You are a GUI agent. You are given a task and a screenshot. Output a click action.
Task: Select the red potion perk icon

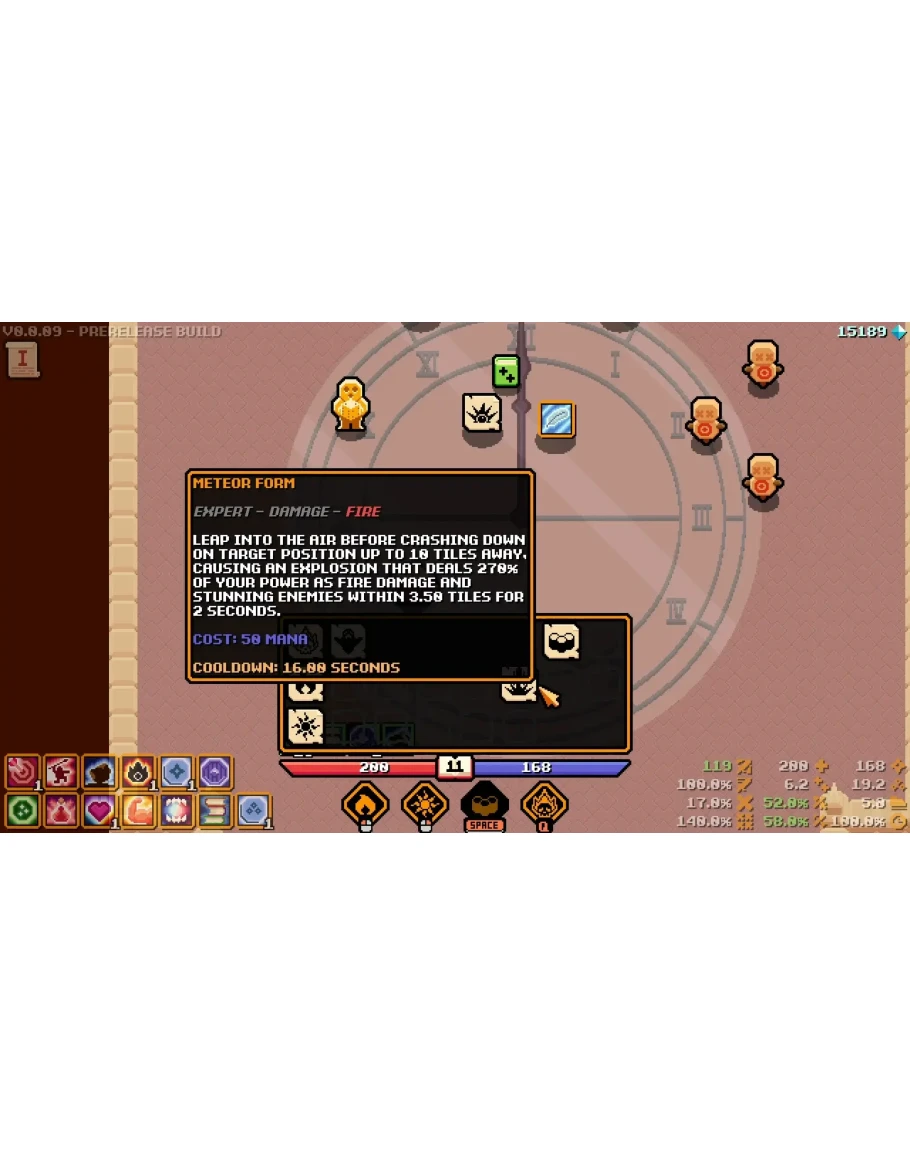click(x=60, y=810)
